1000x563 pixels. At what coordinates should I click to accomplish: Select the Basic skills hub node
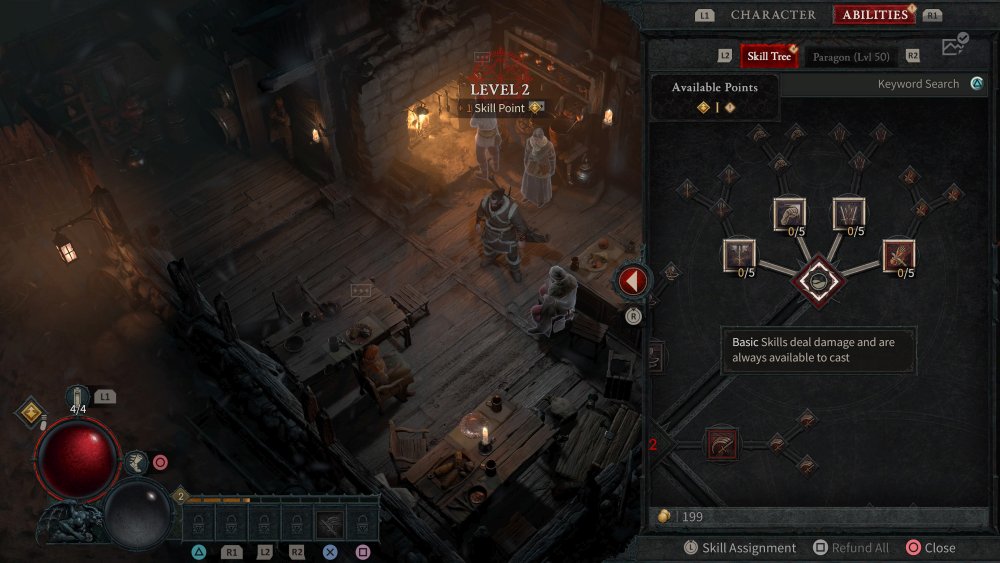819,281
